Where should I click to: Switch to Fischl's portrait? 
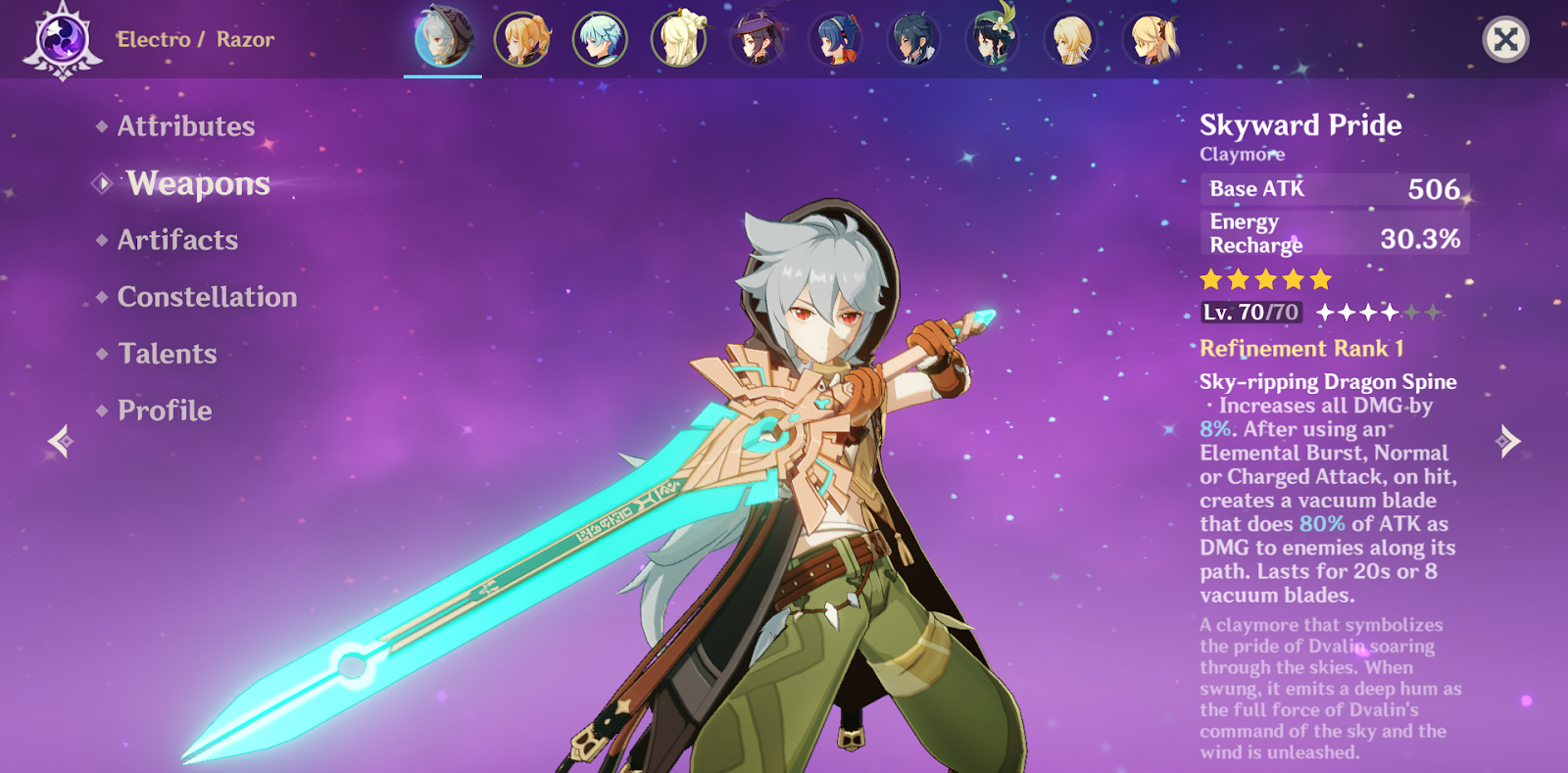tap(1151, 39)
